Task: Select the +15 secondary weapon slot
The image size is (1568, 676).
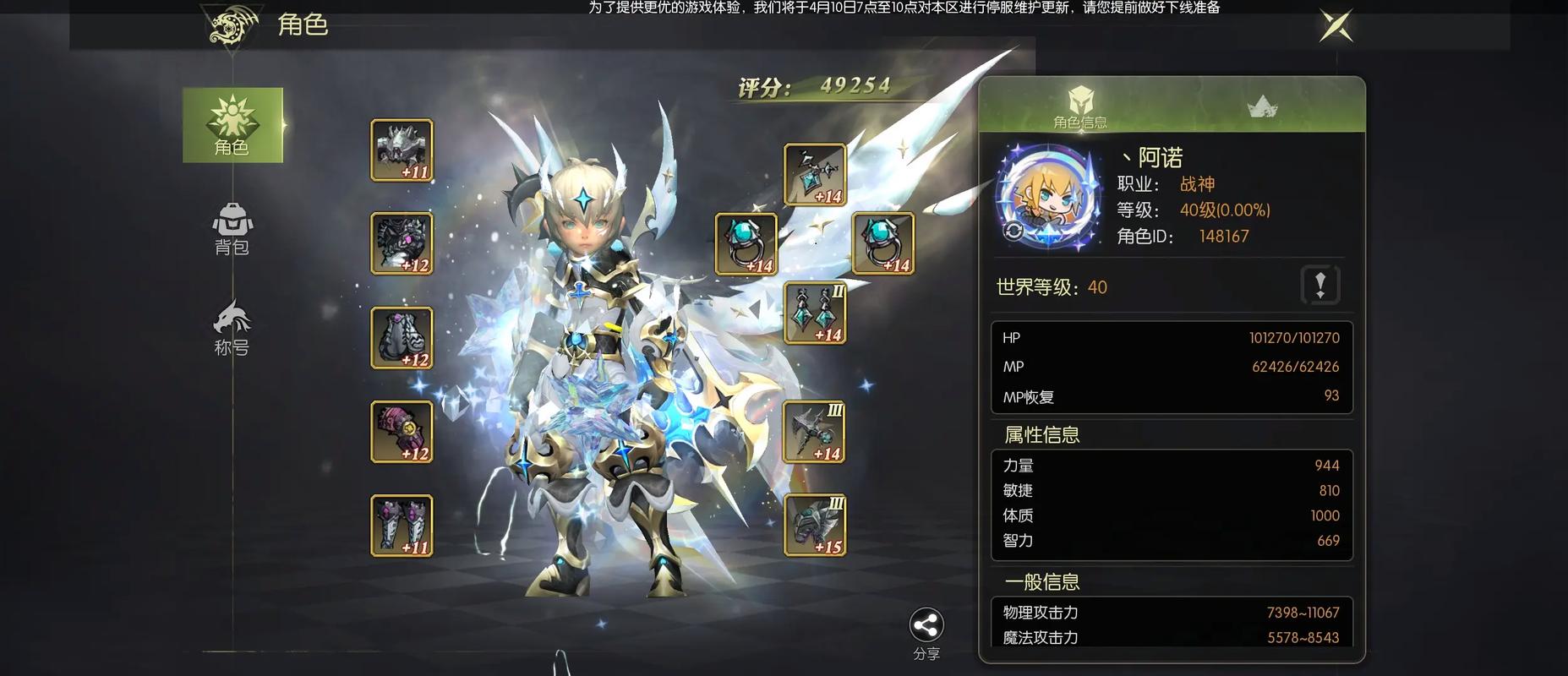Action: click(815, 526)
